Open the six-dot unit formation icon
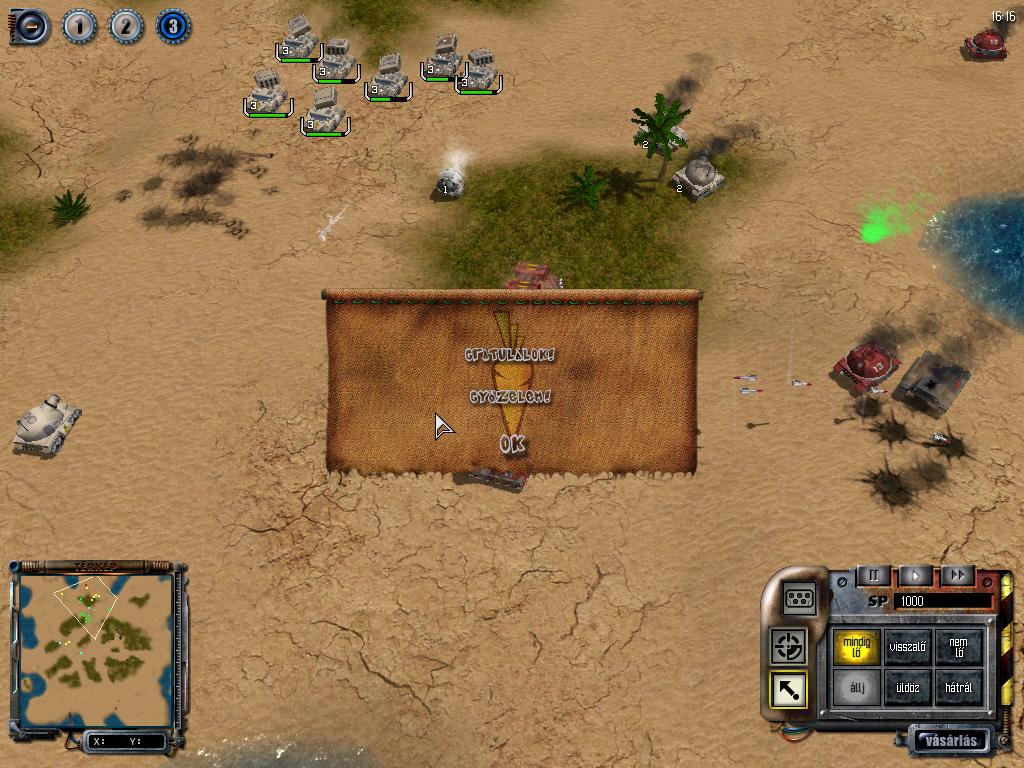This screenshot has width=1024, height=768. point(799,598)
